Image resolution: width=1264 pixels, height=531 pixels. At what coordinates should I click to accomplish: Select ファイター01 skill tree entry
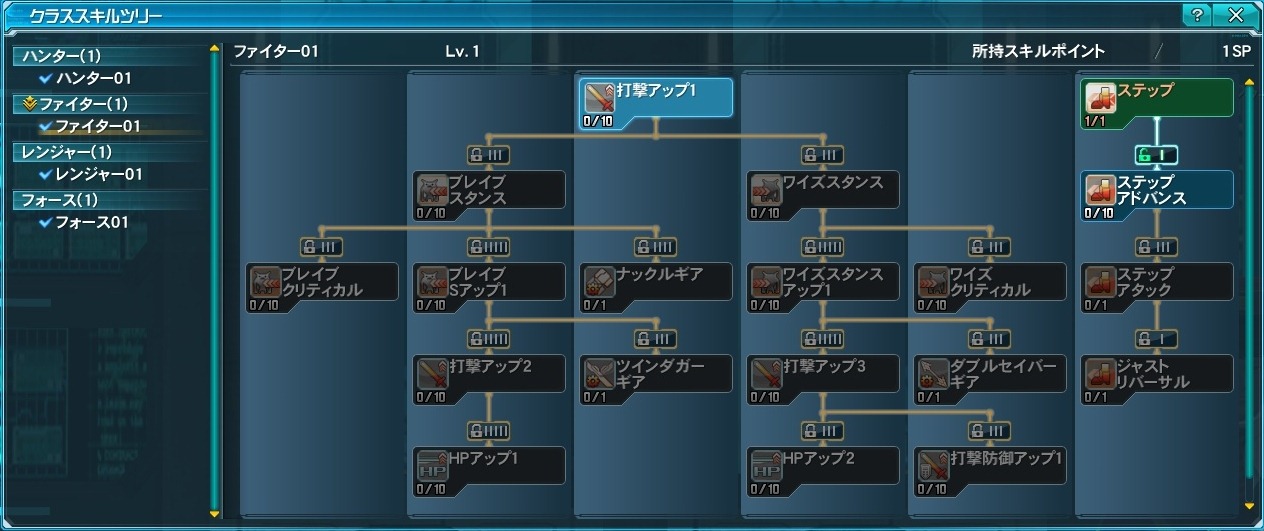point(97,126)
